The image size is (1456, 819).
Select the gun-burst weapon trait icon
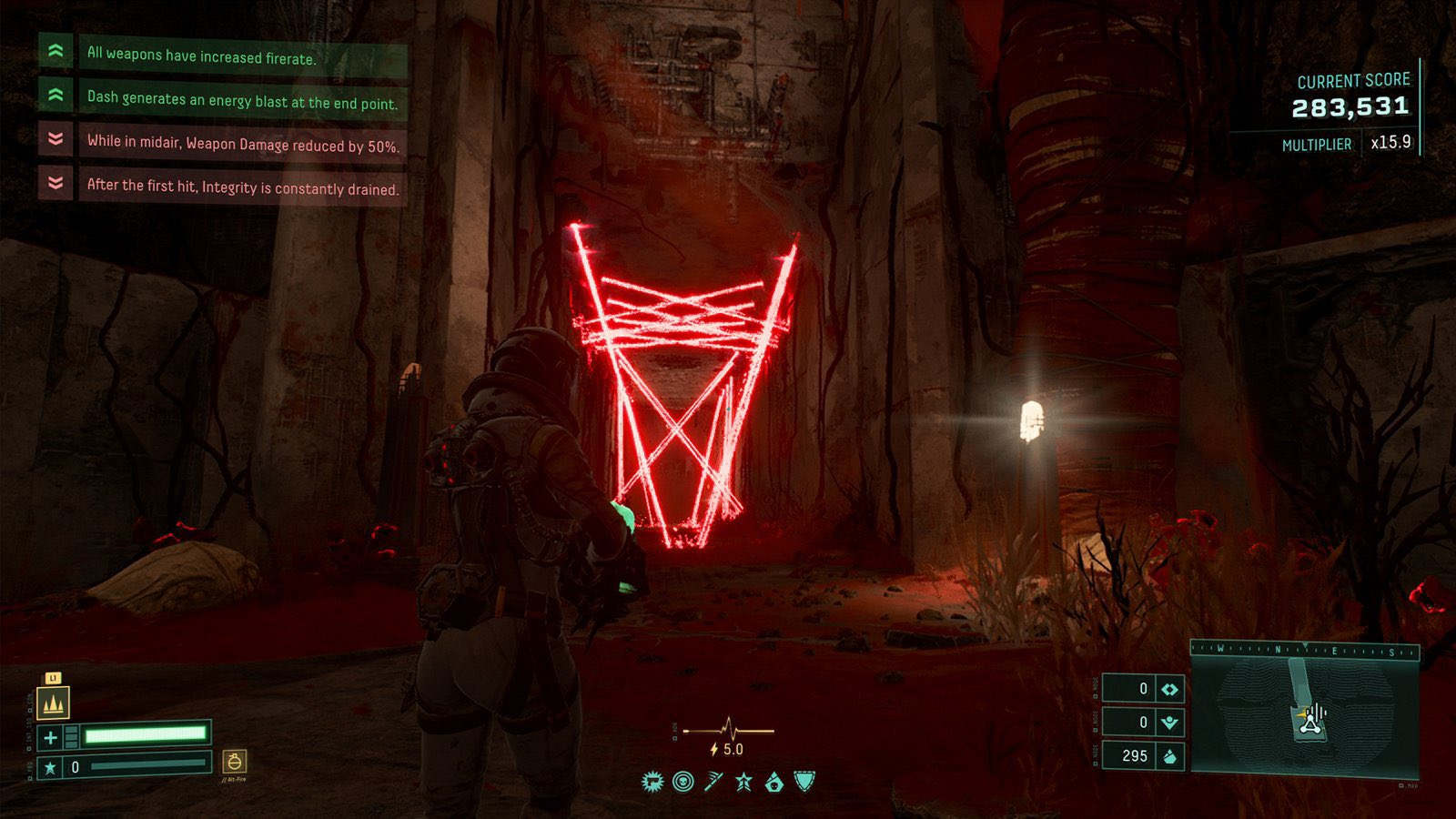click(652, 782)
